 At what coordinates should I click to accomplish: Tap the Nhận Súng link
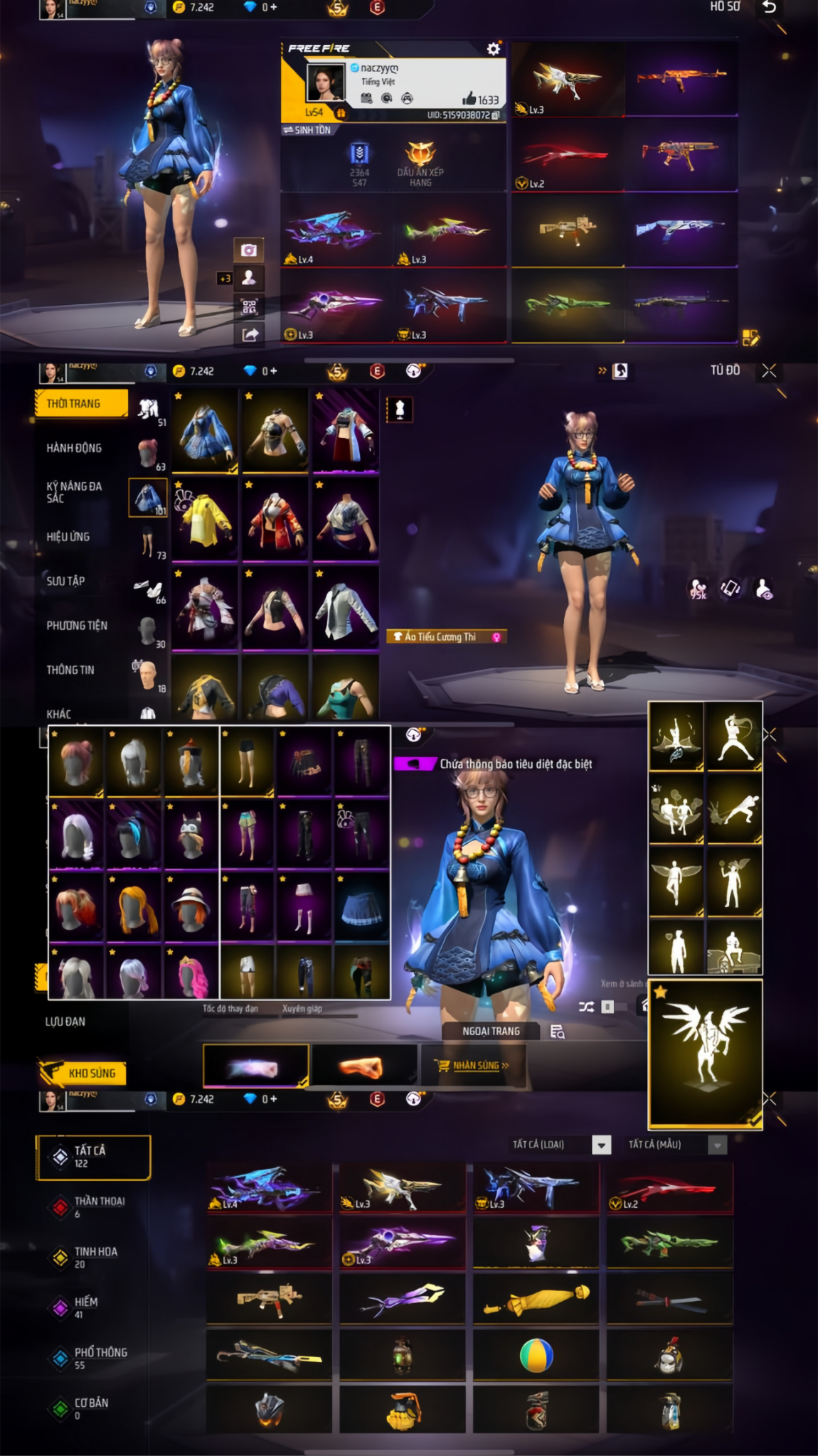point(475,1066)
